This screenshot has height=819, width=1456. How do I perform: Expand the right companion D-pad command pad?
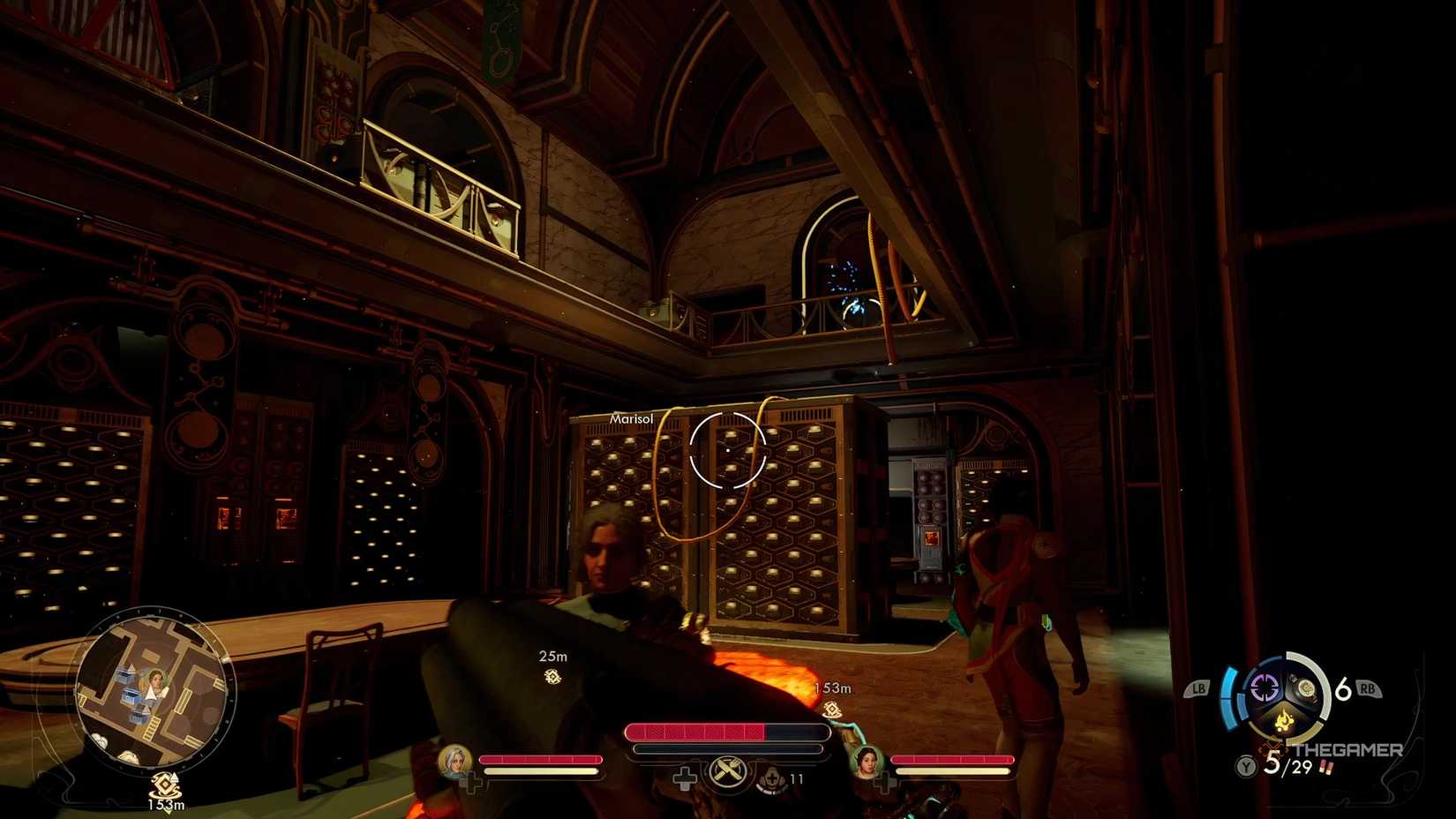click(883, 784)
